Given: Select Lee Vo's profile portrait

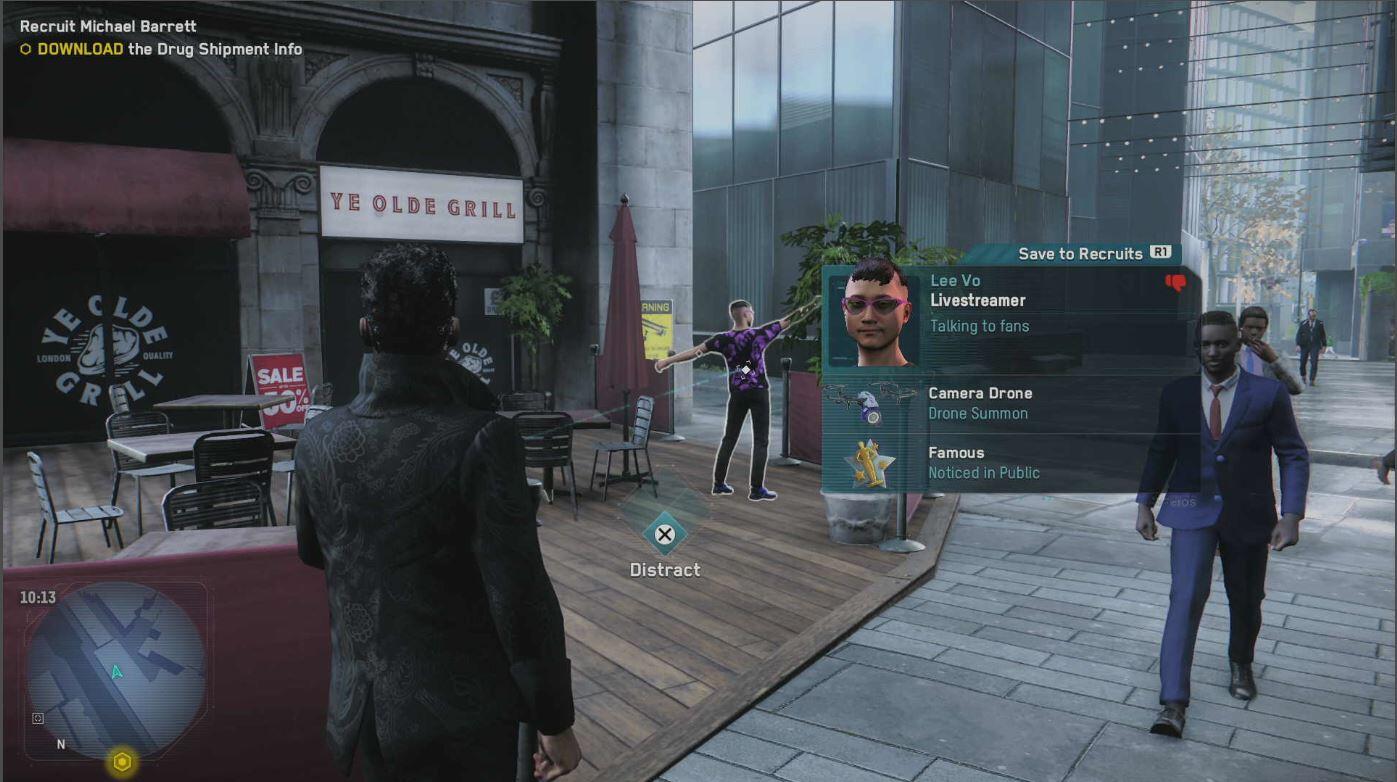Looking at the screenshot, I should [874, 314].
